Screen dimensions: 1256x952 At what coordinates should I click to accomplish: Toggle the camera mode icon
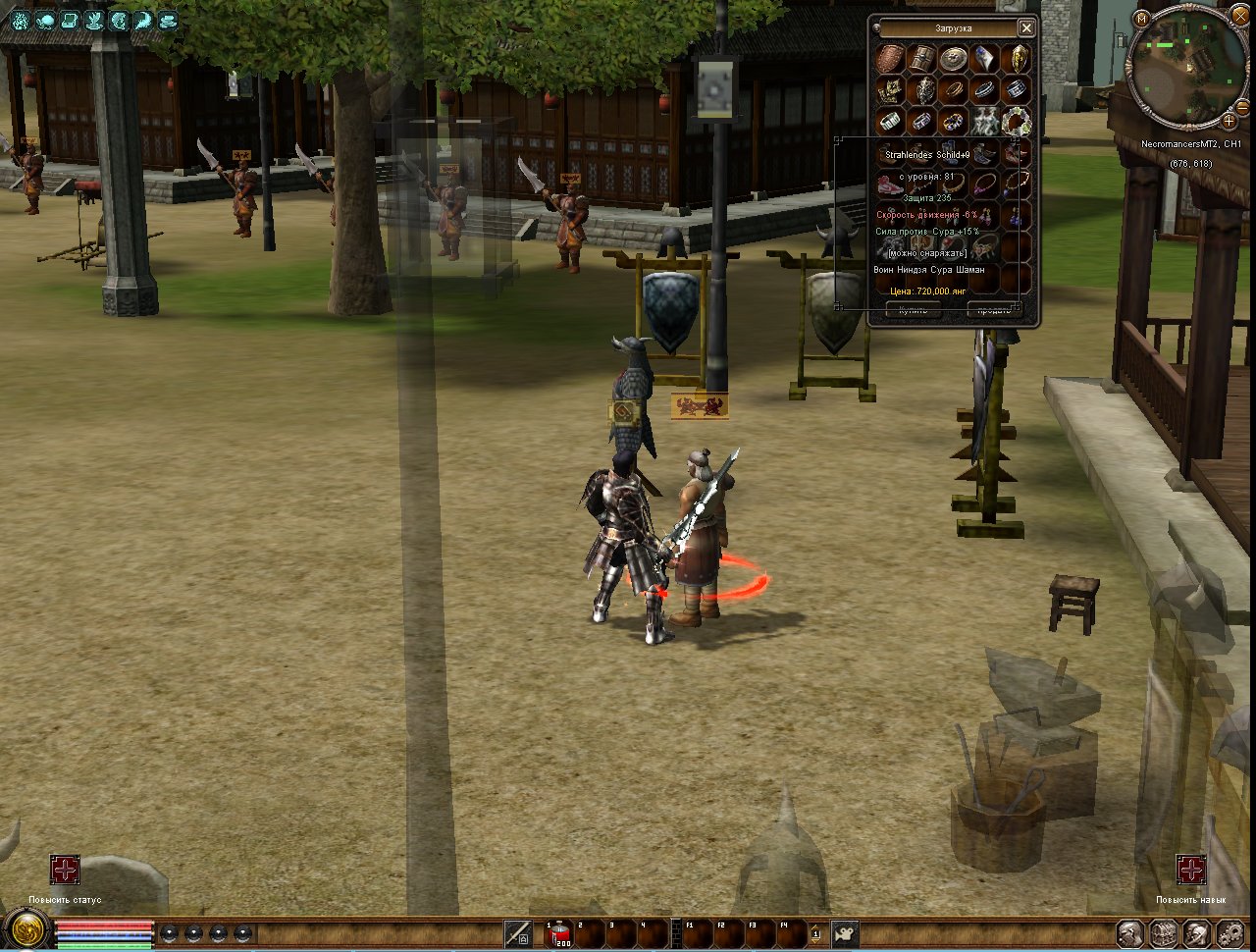pos(845,932)
